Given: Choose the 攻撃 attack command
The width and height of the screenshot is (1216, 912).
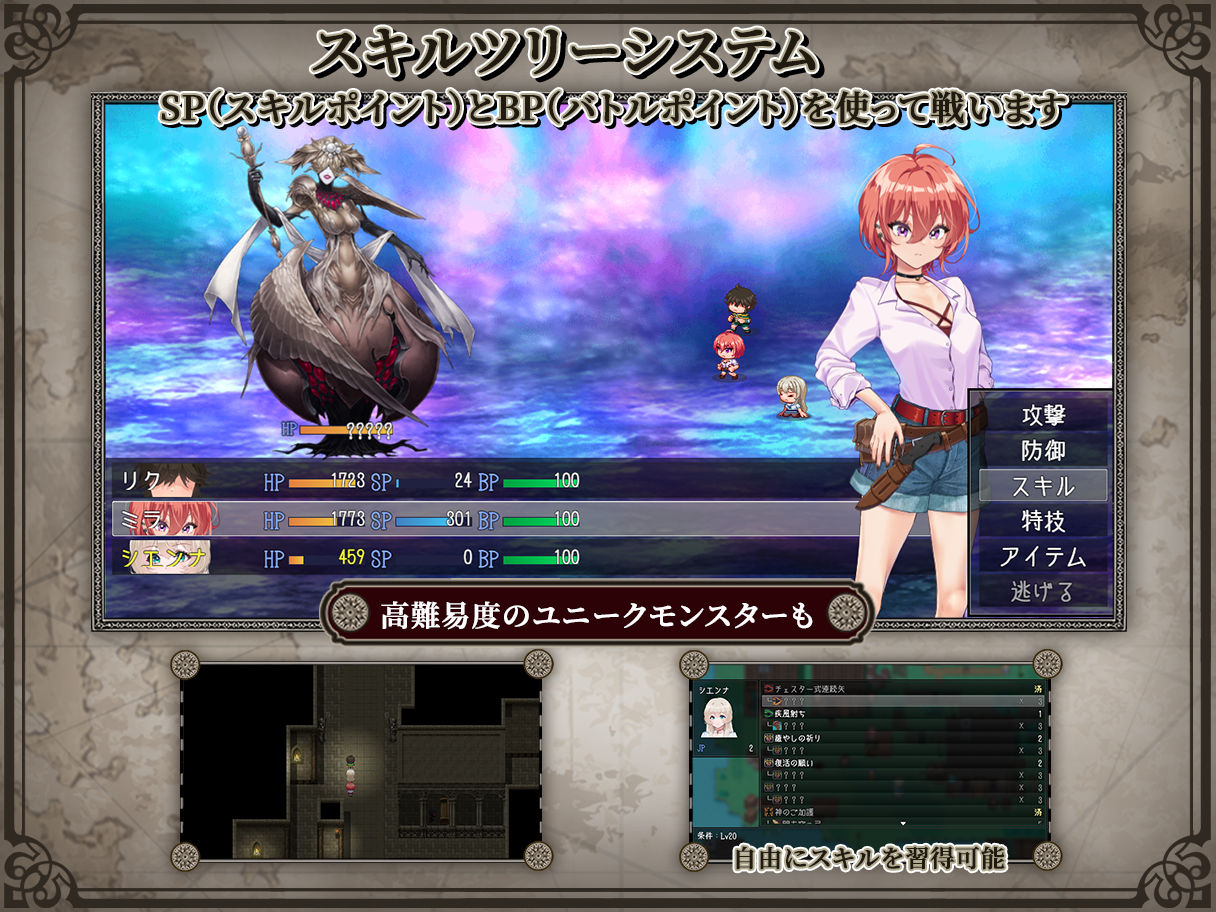Looking at the screenshot, I should (x=1042, y=415).
